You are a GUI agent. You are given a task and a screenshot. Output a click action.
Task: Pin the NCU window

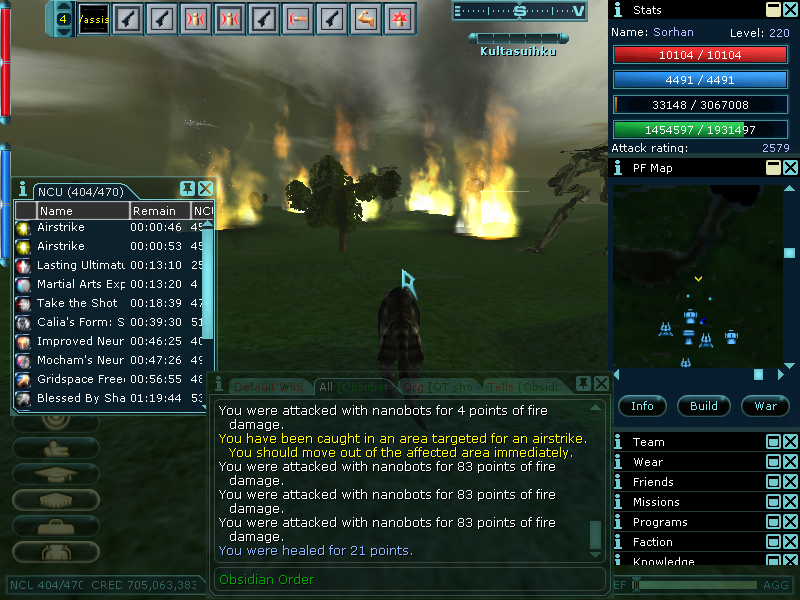tap(187, 189)
